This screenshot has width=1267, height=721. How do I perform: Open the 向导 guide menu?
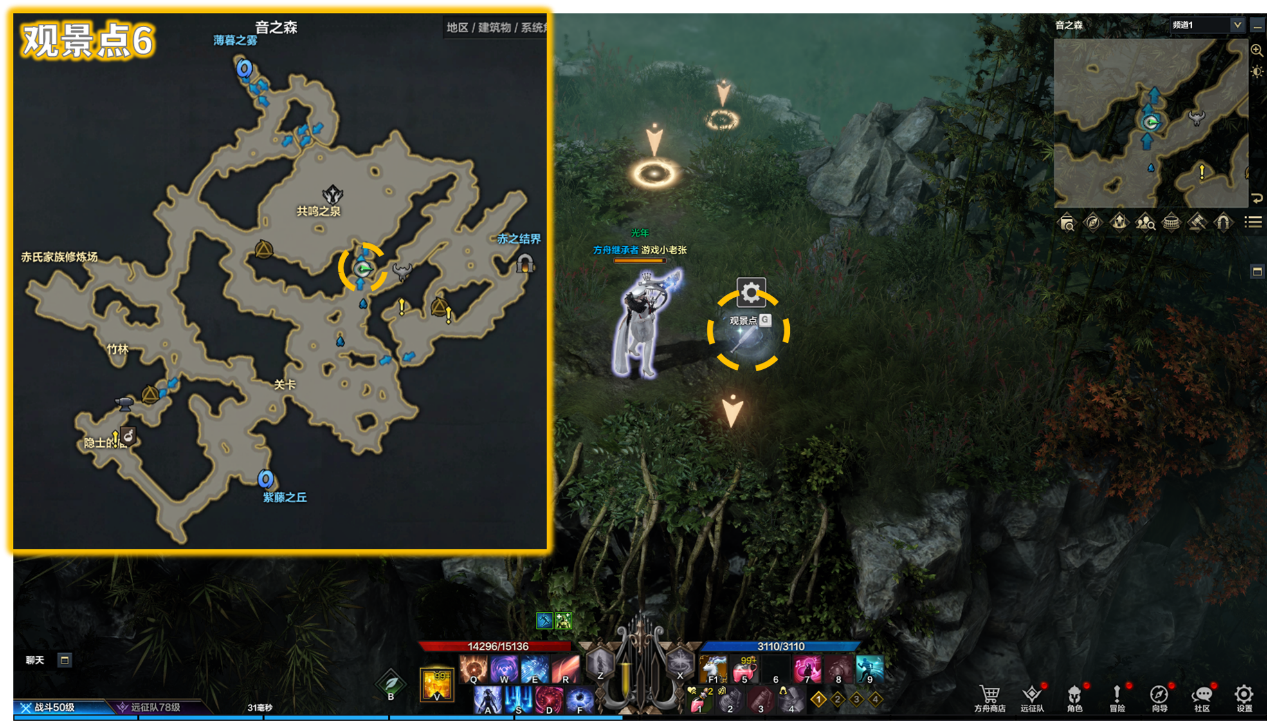pyautogui.click(x=1159, y=695)
